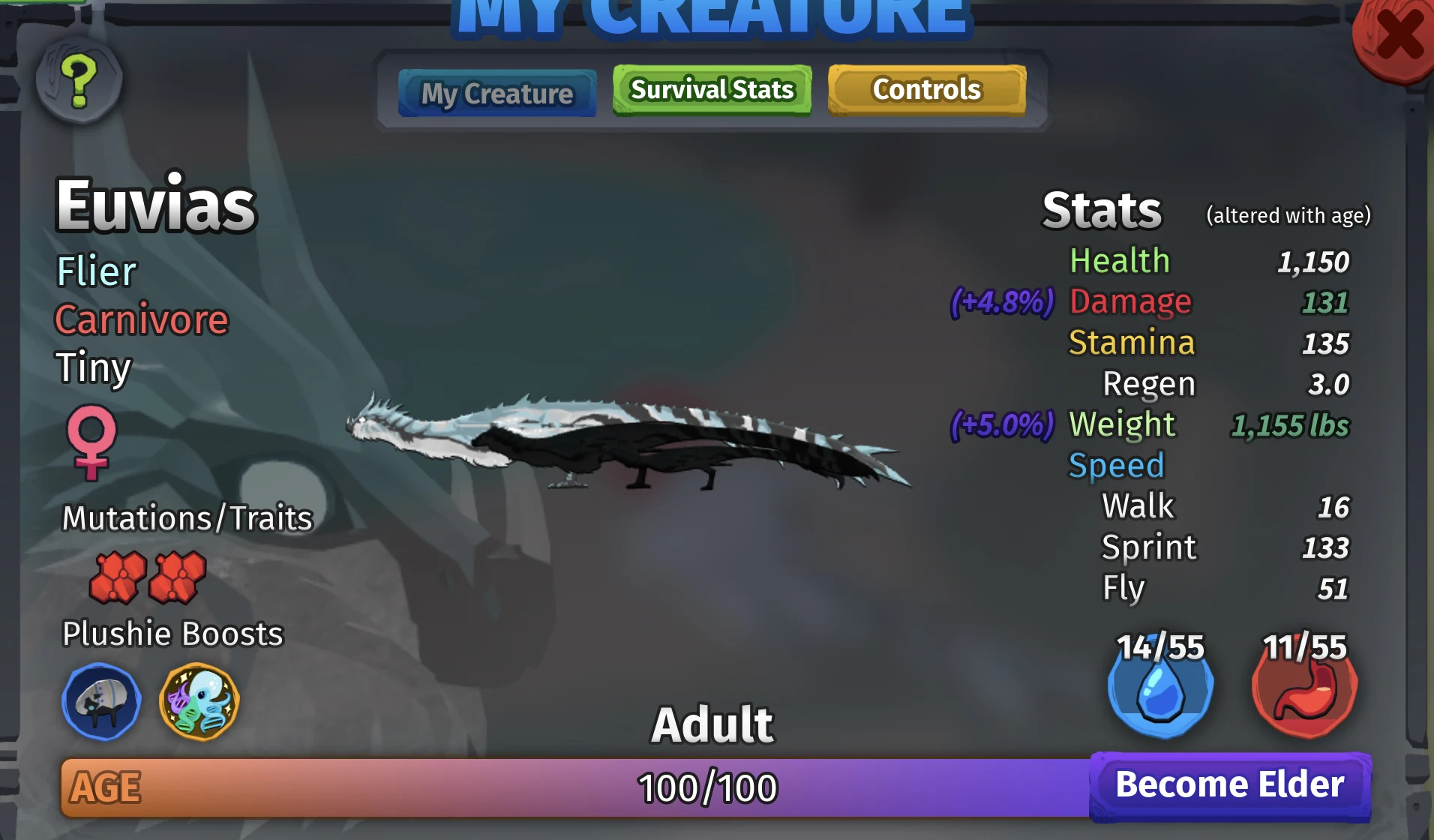Expand the Mutations/Traits section
Viewport: 1434px width, 840px height.
(x=187, y=517)
